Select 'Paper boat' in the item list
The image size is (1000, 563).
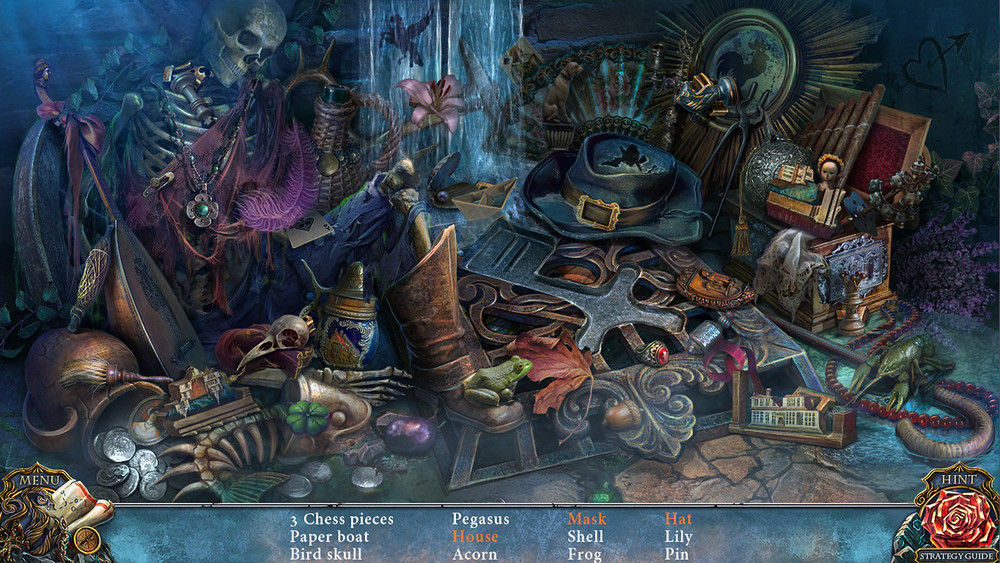(x=329, y=536)
